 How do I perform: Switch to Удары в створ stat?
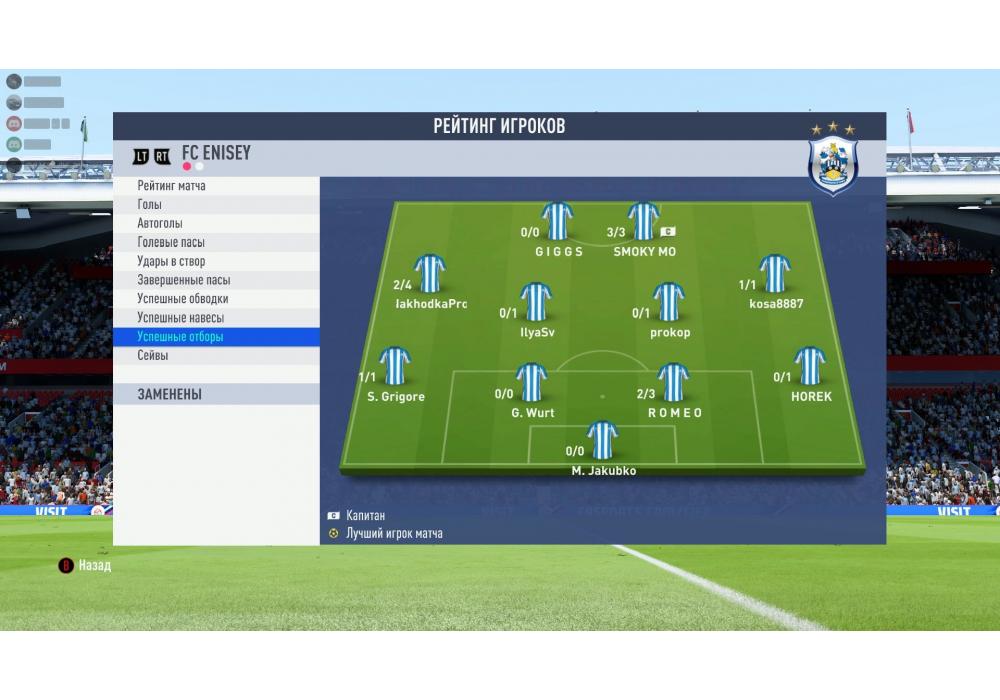click(x=216, y=262)
